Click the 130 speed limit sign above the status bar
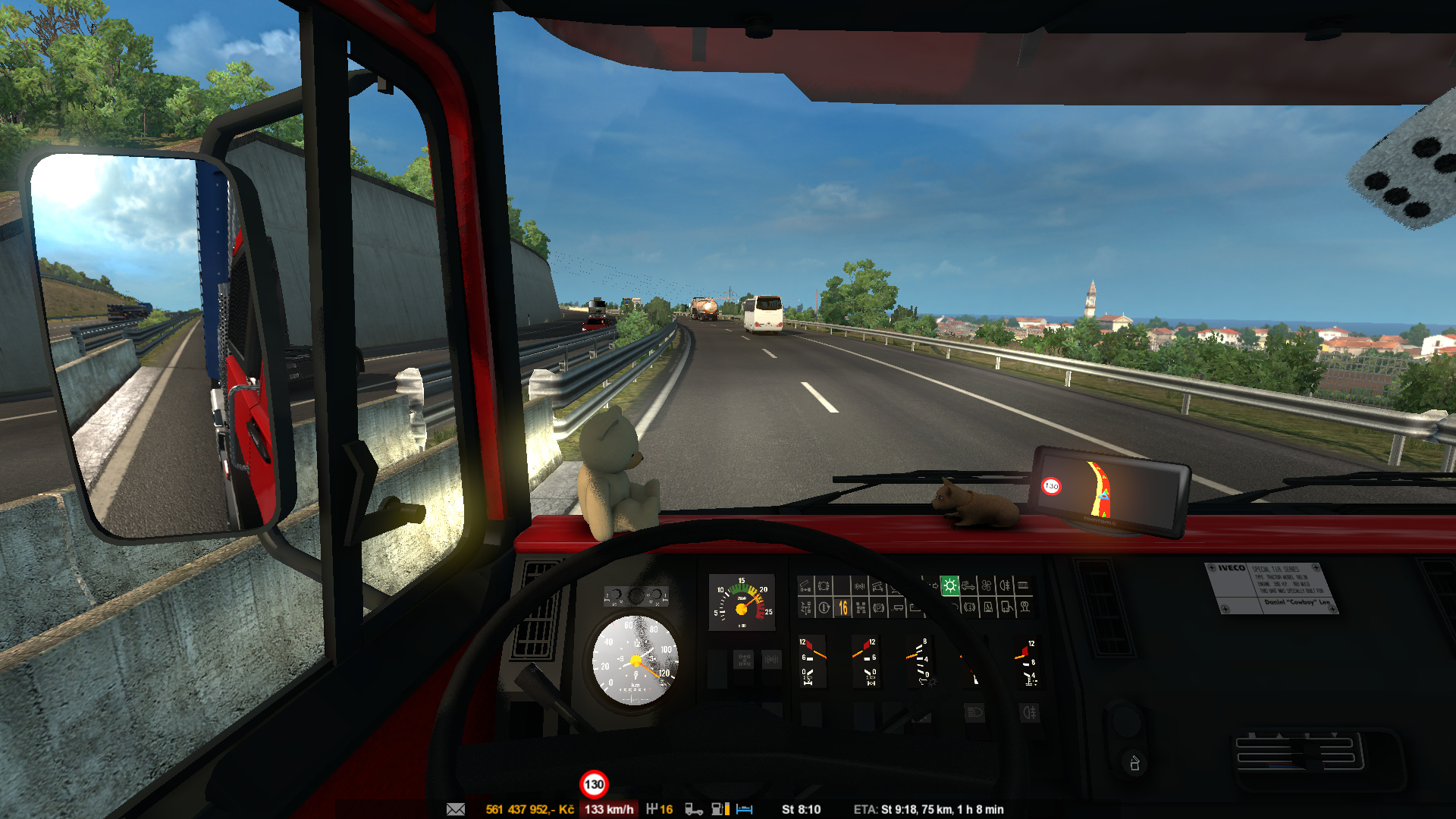1456x819 pixels. click(x=594, y=784)
